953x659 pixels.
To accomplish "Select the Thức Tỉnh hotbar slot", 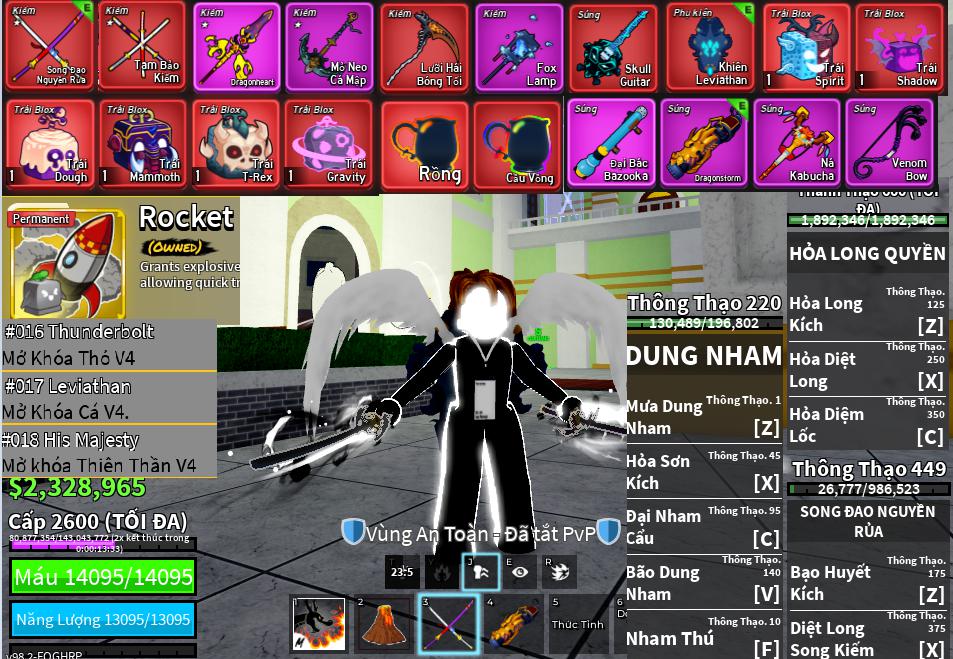I will pos(577,625).
